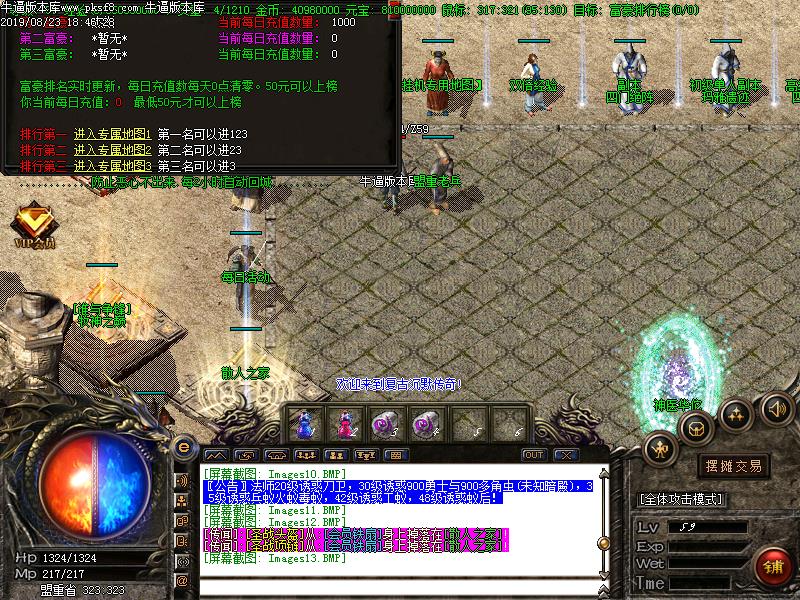Use the red potion in the hotbar
The width and height of the screenshot is (800, 600).
tap(345, 425)
